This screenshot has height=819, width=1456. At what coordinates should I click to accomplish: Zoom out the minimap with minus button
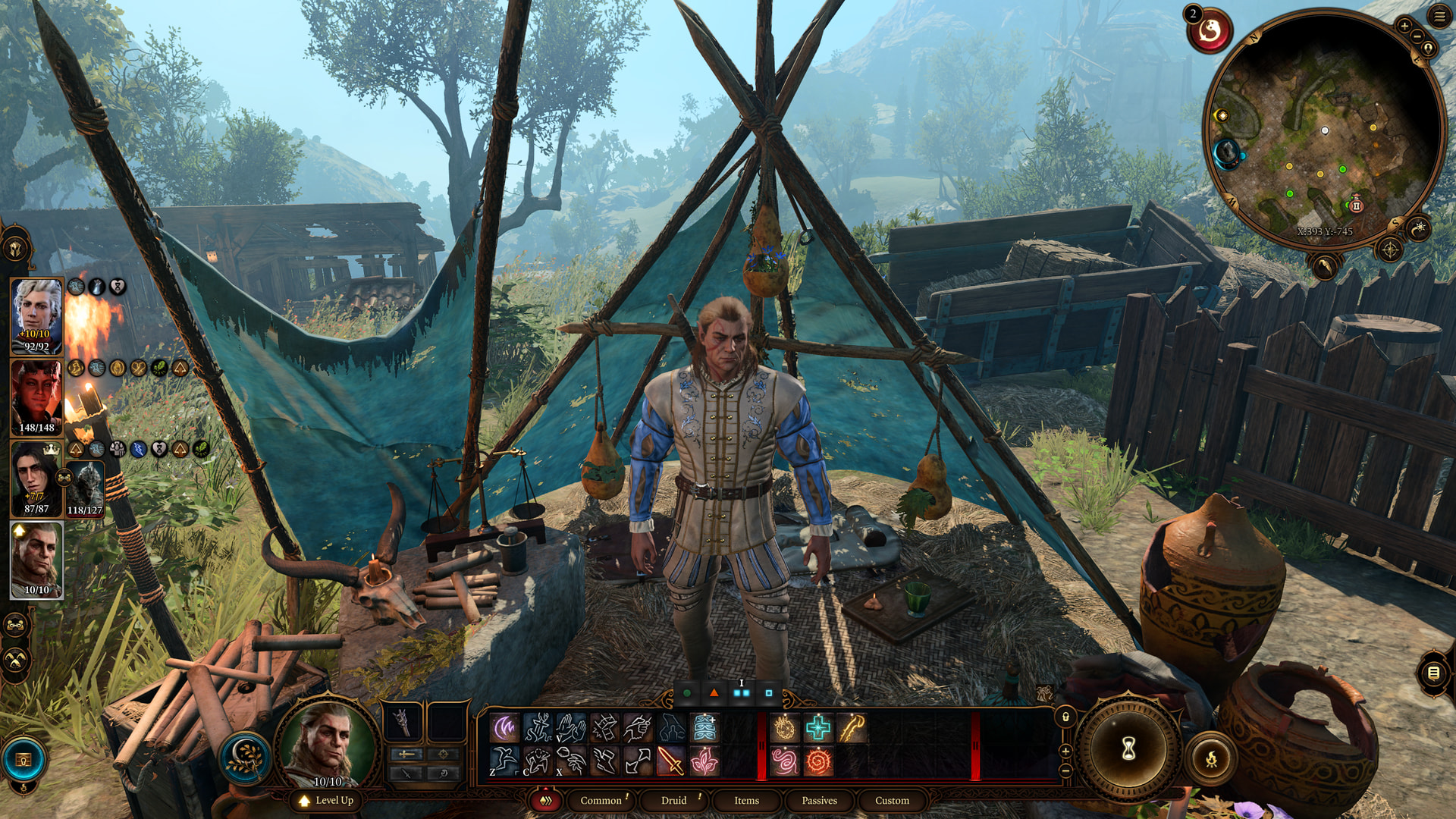point(1417,36)
